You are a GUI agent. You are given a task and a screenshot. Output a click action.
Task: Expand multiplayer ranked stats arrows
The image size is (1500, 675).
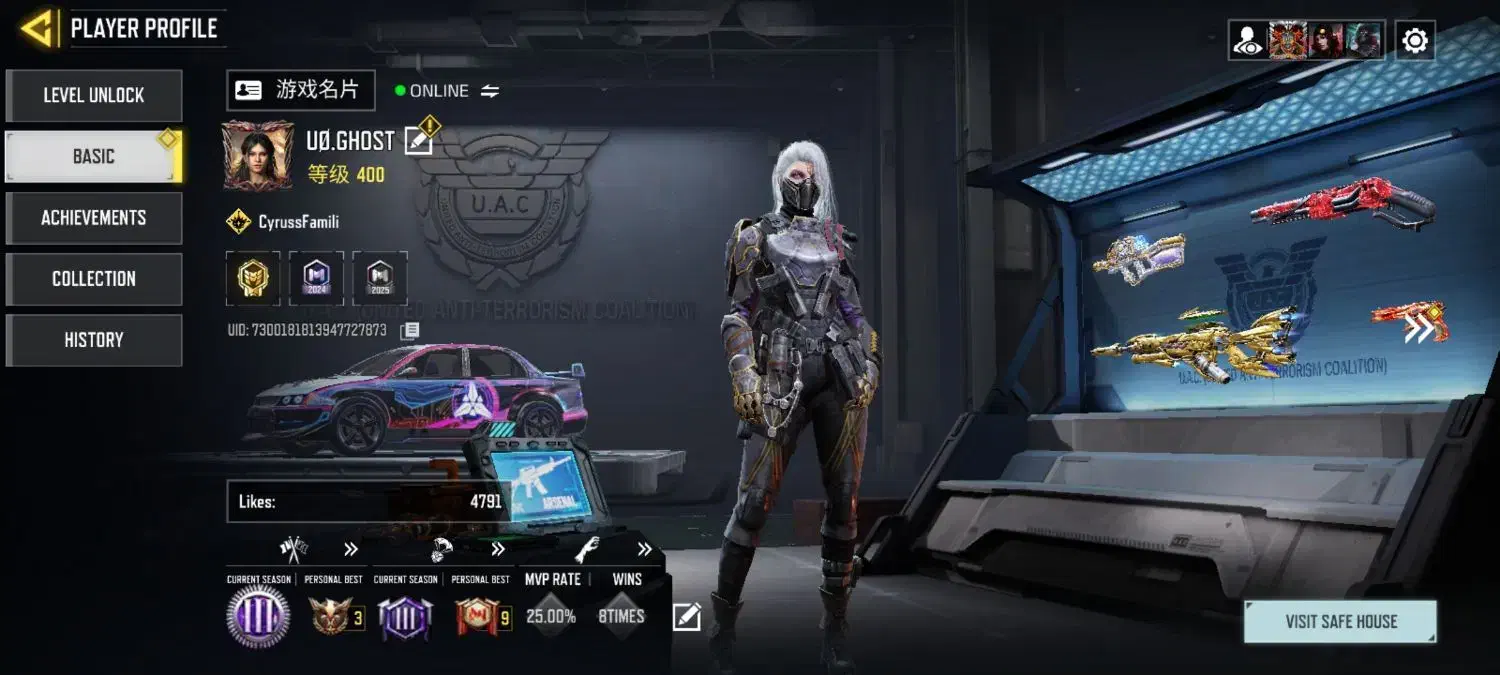point(351,549)
